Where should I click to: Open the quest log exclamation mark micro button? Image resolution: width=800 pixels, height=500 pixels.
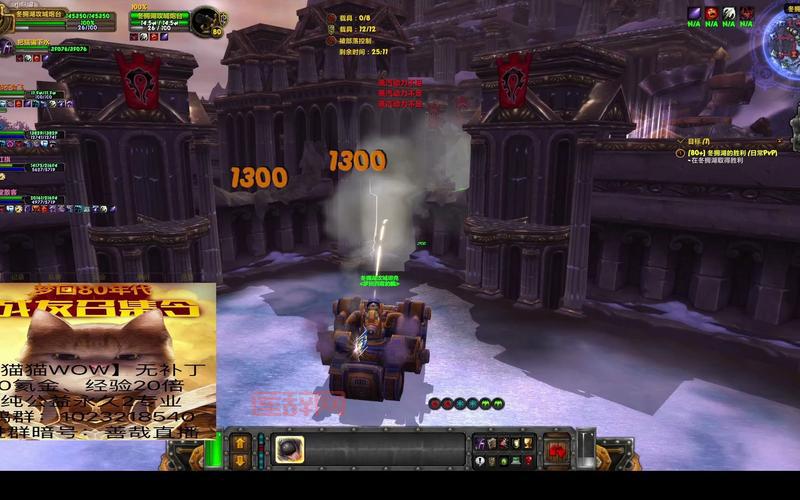pyautogui.click(x=479, y=461)
